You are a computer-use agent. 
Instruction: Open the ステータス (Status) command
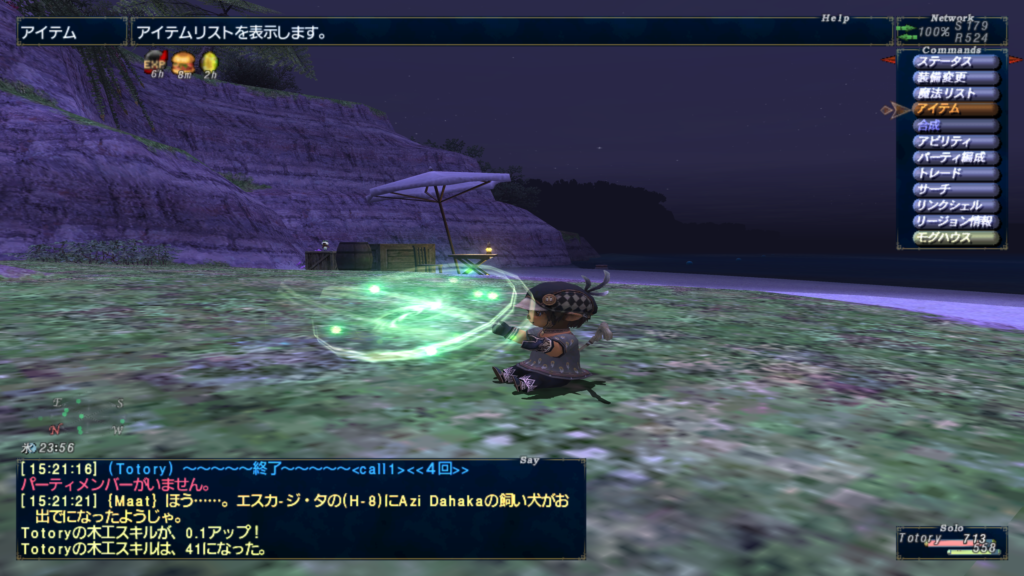pos(955,61)
